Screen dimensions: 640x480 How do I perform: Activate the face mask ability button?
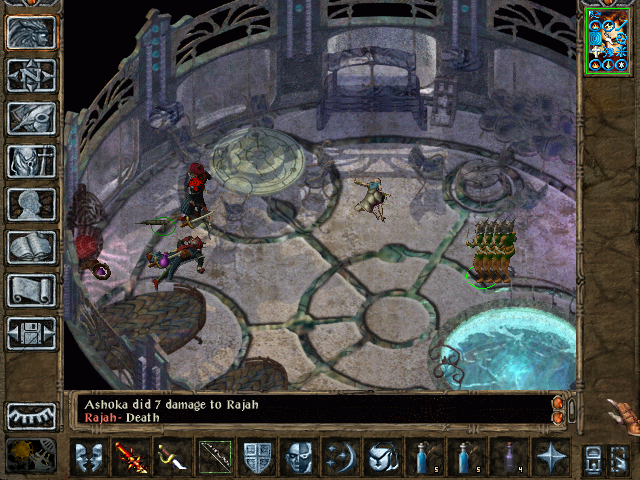click(x=298, y=457)
